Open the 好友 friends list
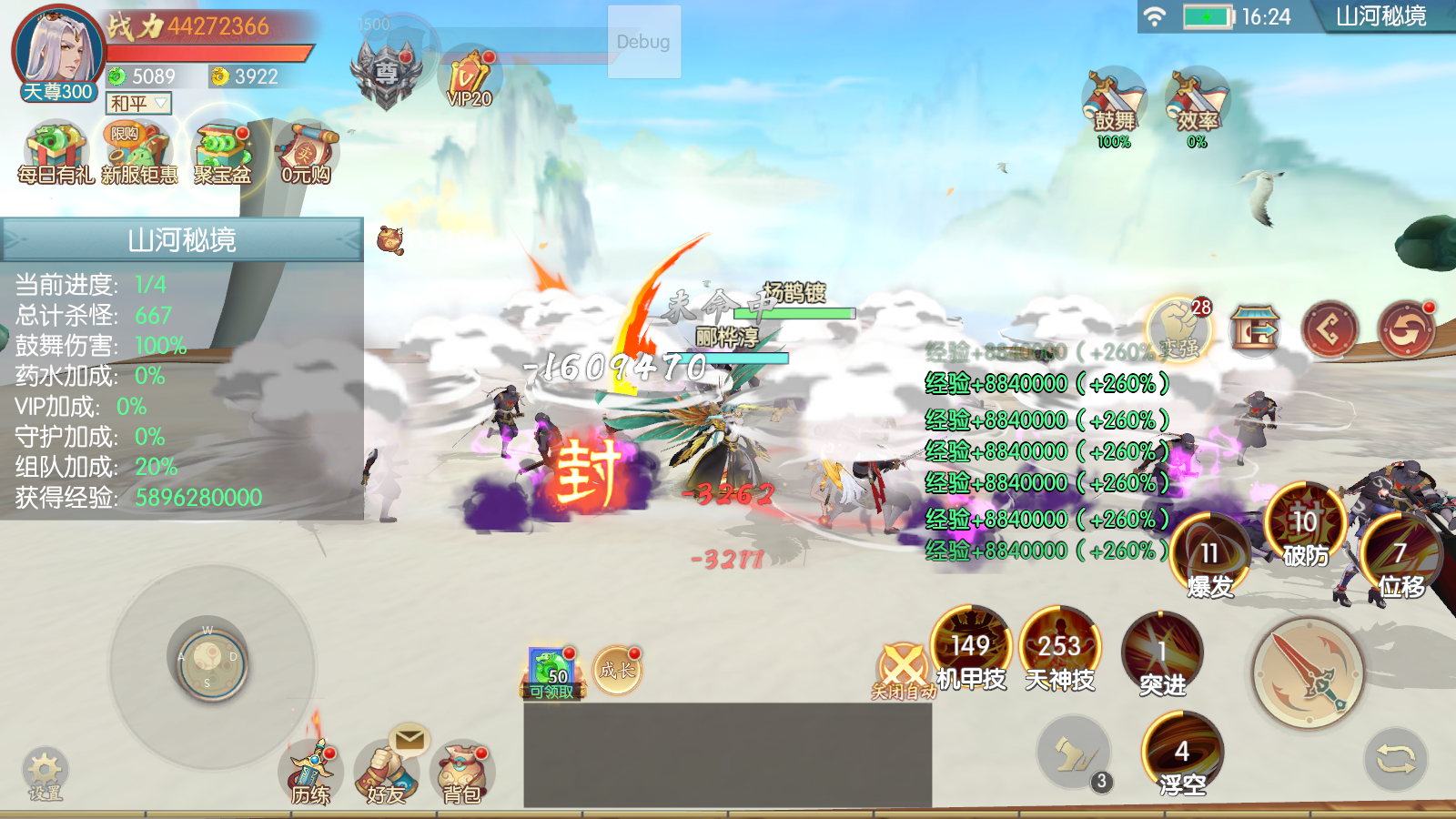This screenshot has width=1456, height=819. click(387, 773)
